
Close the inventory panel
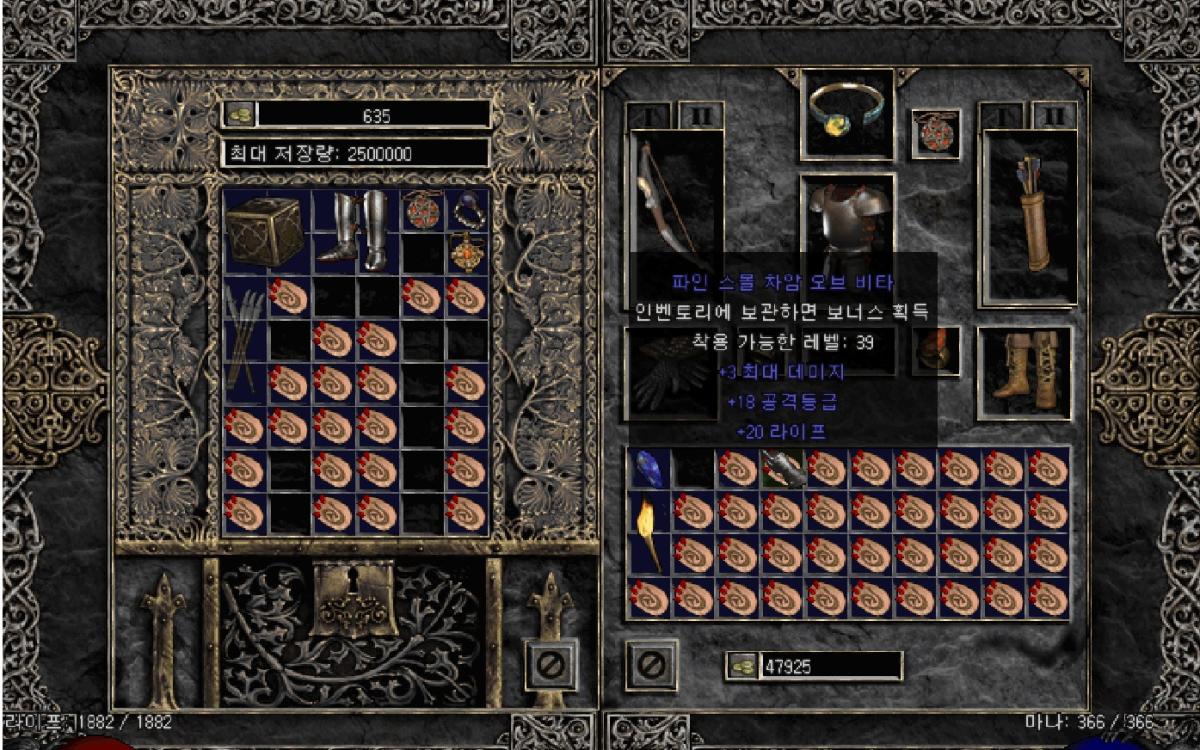point(651,664)
